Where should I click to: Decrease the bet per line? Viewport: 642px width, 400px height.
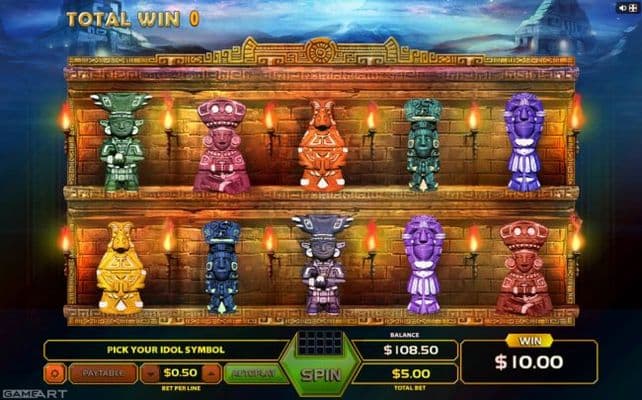click(151, 374)
